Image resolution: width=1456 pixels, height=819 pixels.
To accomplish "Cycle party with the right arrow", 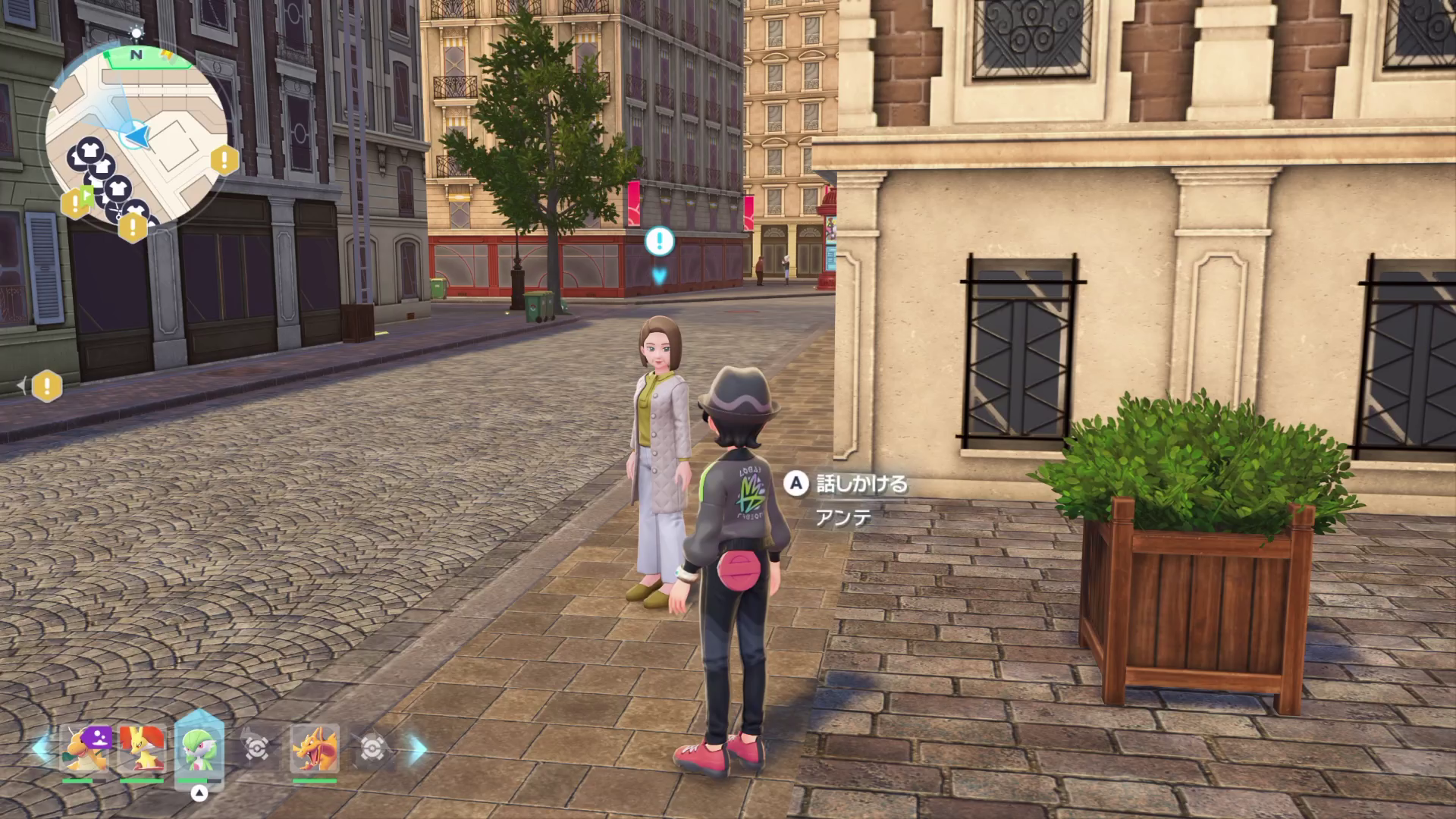I will pyautogui.click(x=417, y=749).
